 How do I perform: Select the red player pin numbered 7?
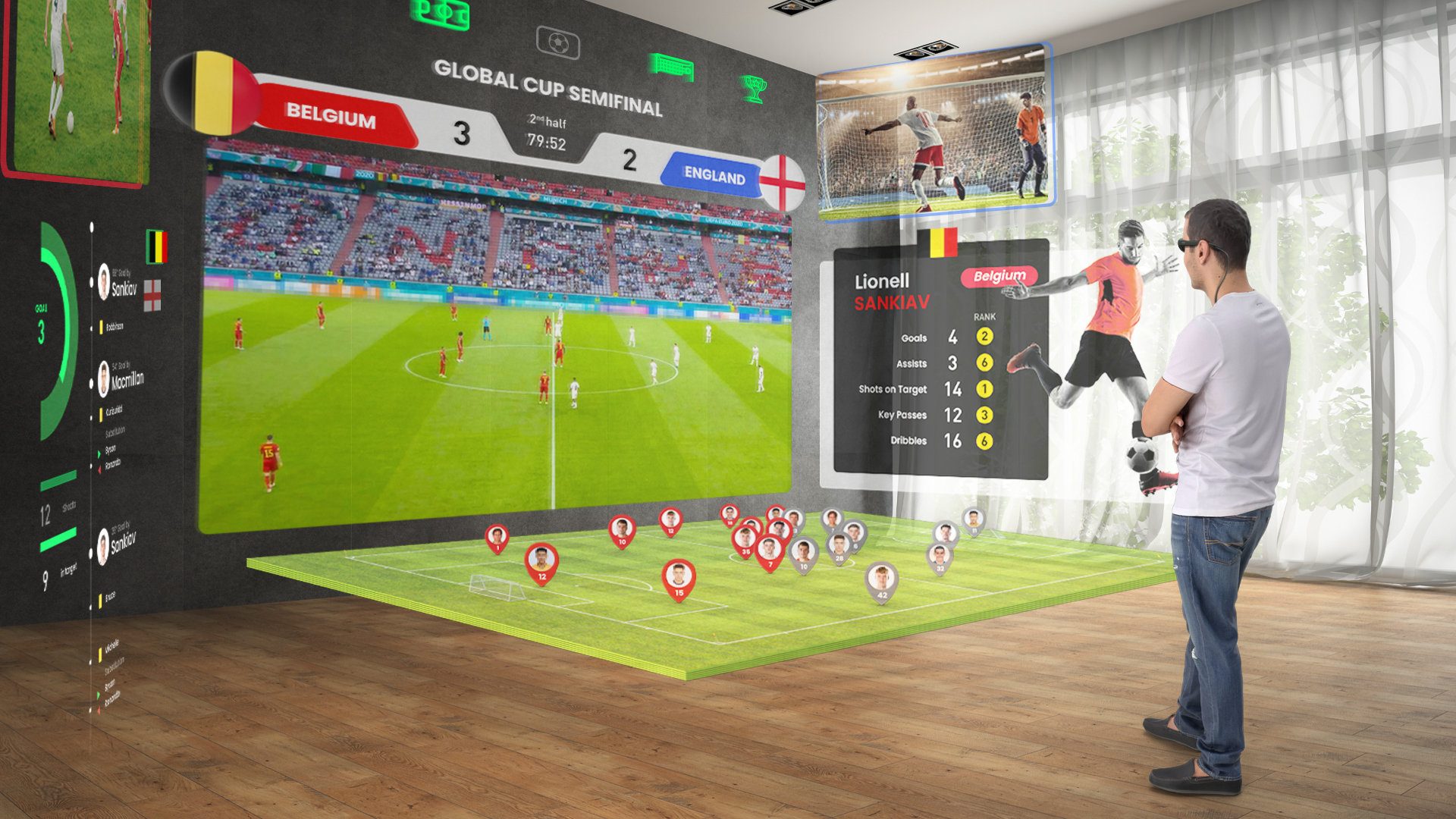[770, 552]
